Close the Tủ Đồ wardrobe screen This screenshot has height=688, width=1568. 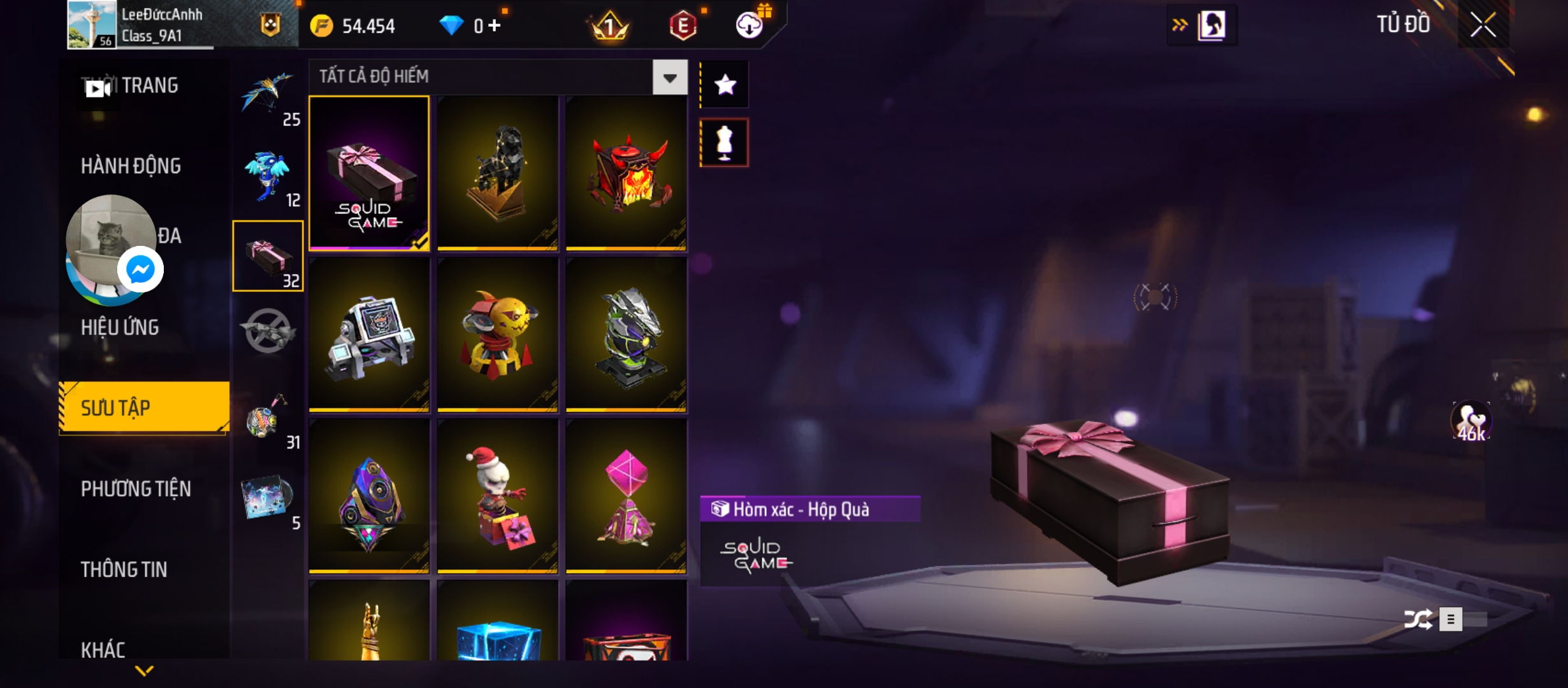(x=1483, y=25)
